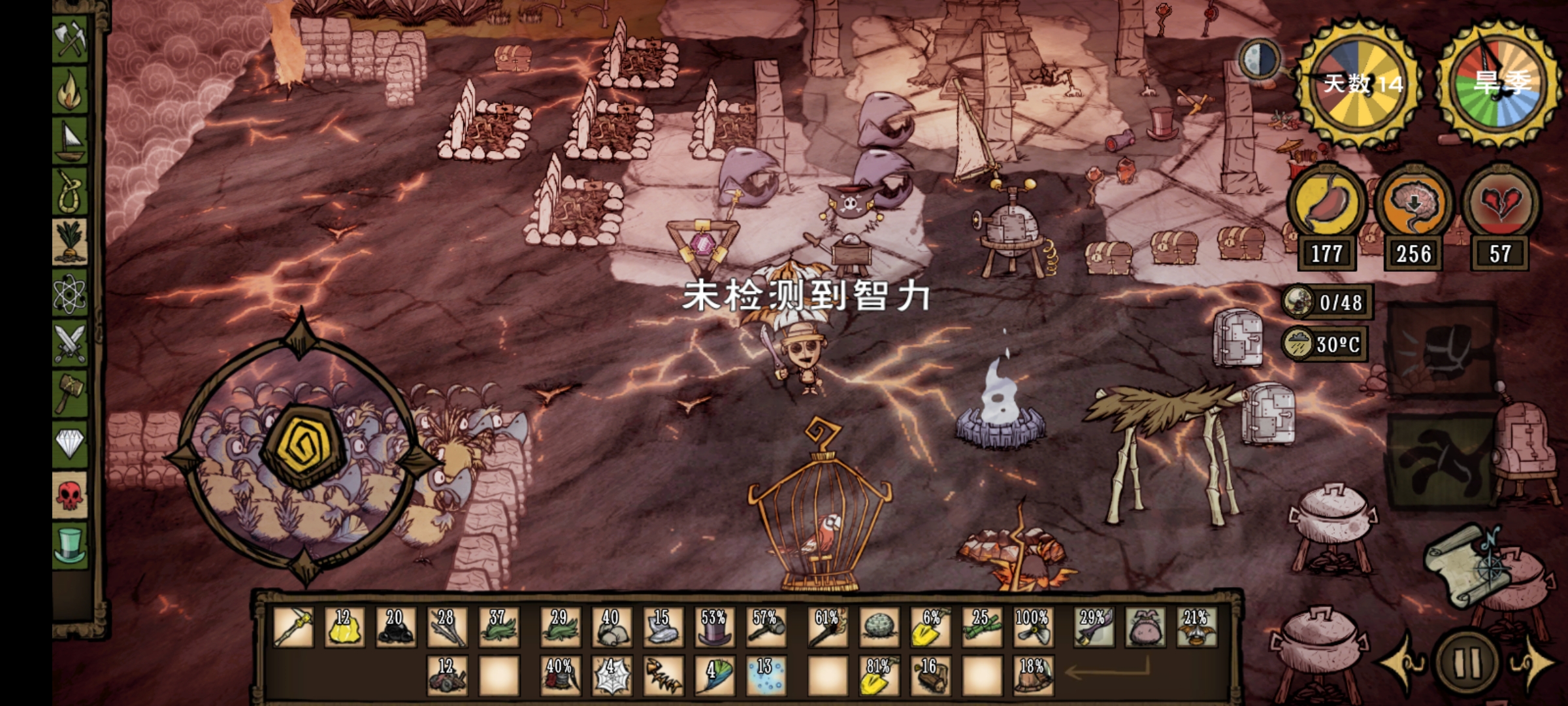The width and height of the screenshot is (1568, 706).
Task: Show the Structures hammer crafting tab
Action: click(x=71, y=392)
